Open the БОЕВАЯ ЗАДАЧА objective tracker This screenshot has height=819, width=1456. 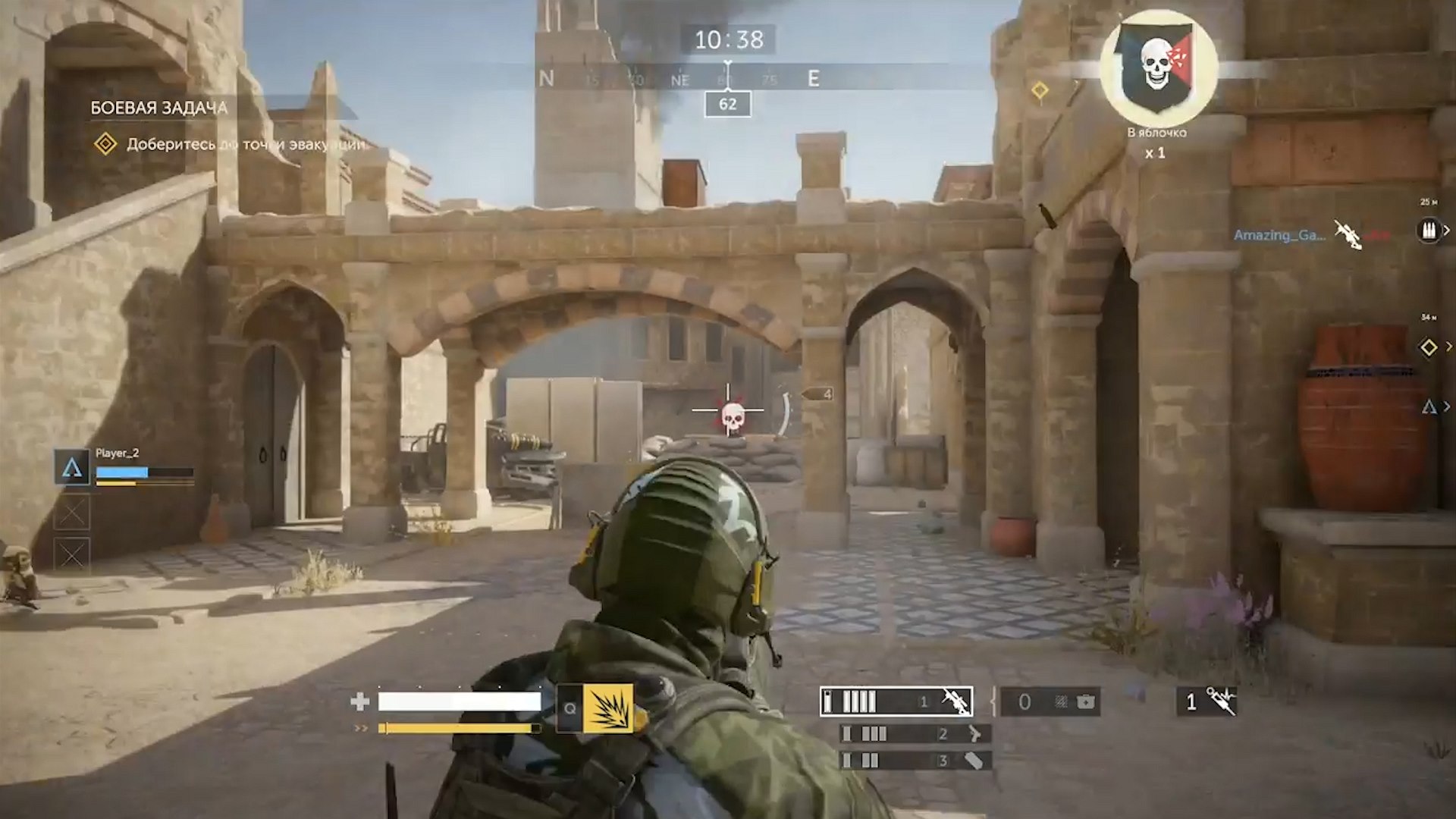pyautogui.click(x=159, y=108)
